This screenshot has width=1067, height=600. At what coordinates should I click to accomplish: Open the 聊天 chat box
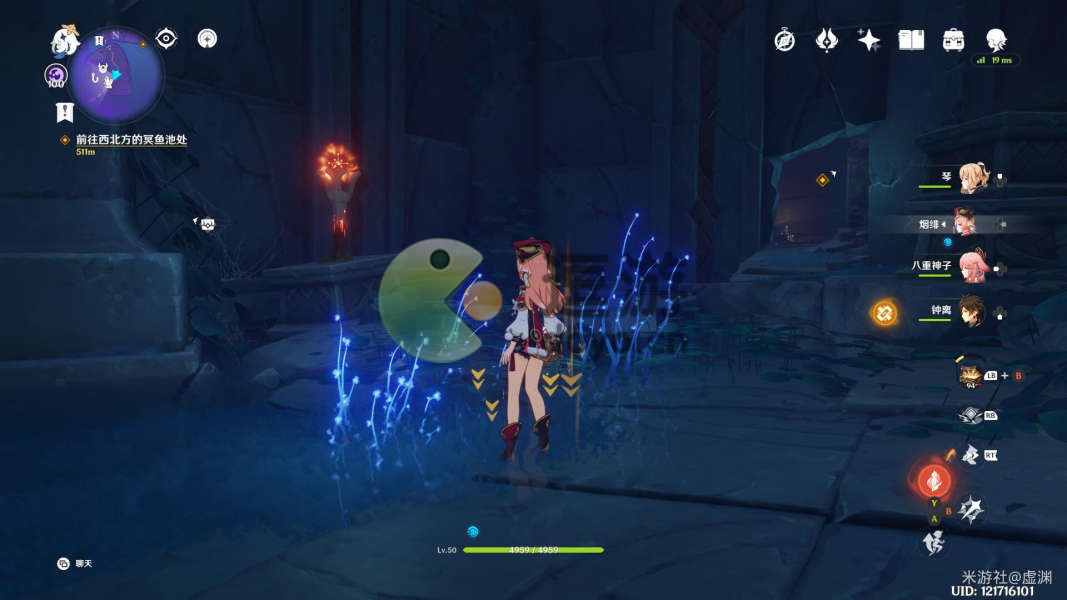(x=76, y=564)
